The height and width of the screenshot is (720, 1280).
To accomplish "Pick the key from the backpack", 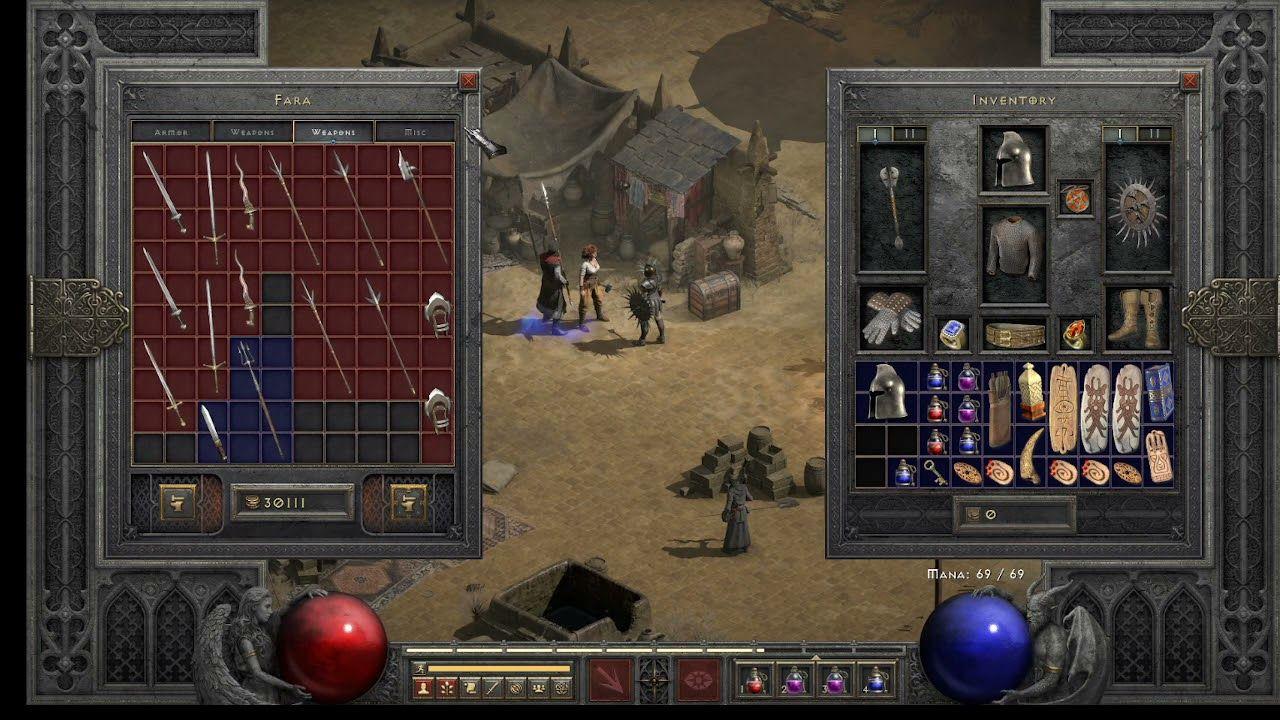I will [x=936, y=472].
